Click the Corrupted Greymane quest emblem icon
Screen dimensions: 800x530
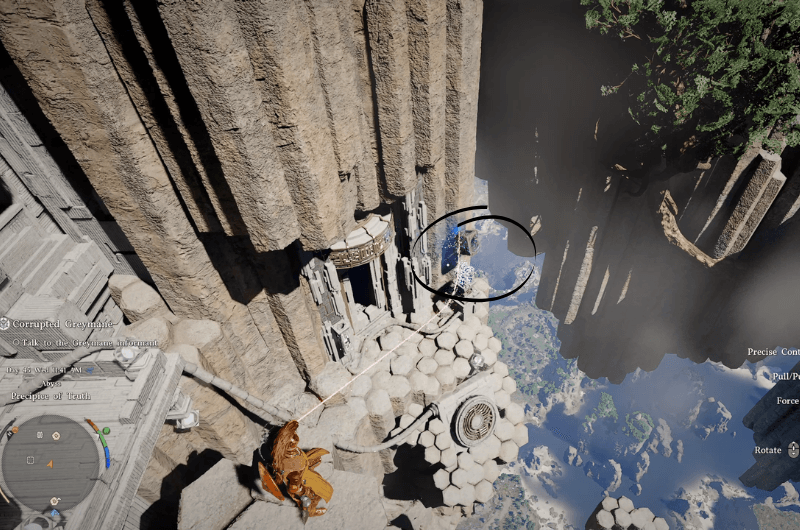tap(5, 324)
